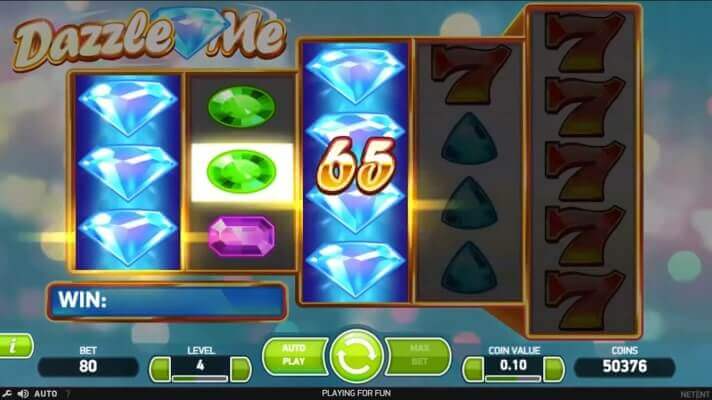Screen dimensions: 712x400
Task: Open the wrench settings icon
Action: 7,393
